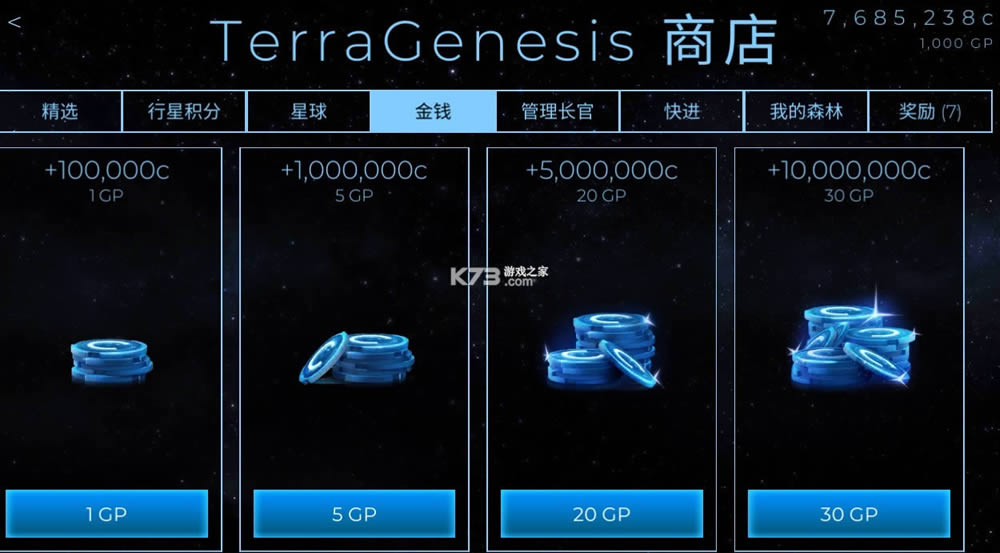Viewport: 1000px width, 553px height.
Task: Switch to the 精选 tab
Action: point(60,111)
